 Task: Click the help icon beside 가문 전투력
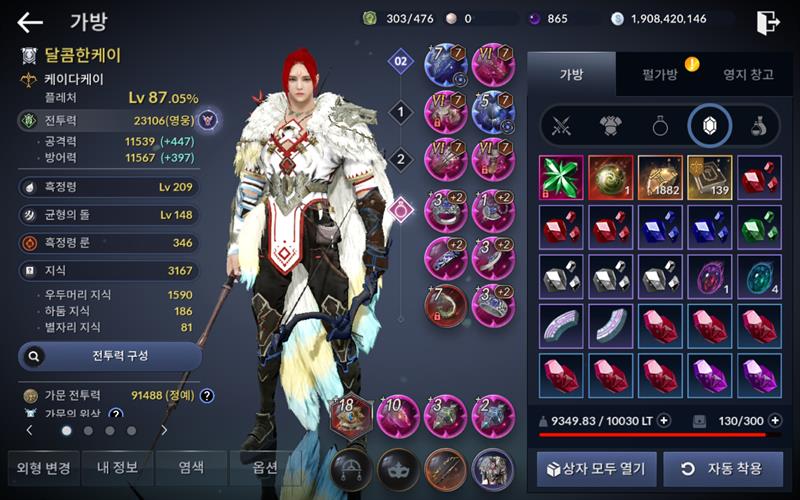click(x=207, y=395)
